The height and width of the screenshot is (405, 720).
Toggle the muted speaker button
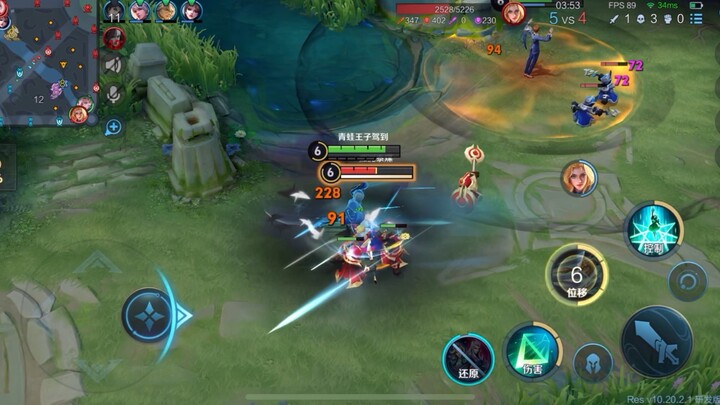click(x=113, y=65)
